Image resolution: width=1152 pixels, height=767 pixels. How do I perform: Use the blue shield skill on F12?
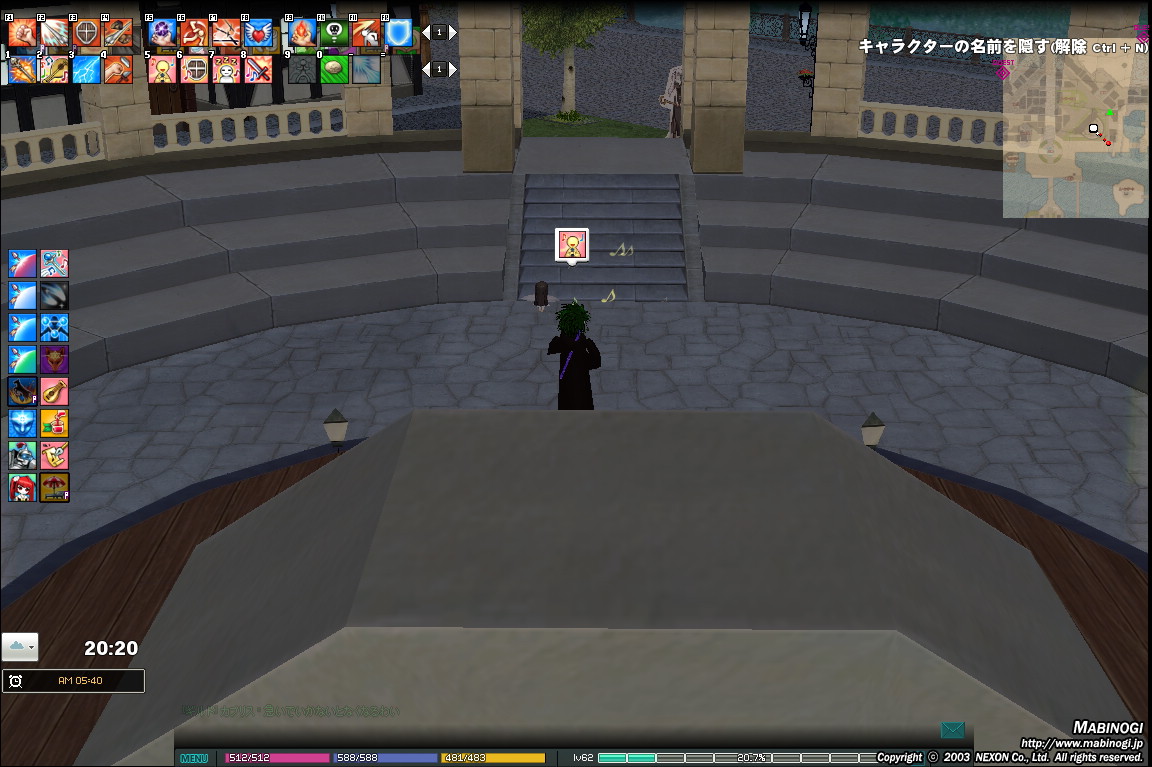[x=398, y=34]
